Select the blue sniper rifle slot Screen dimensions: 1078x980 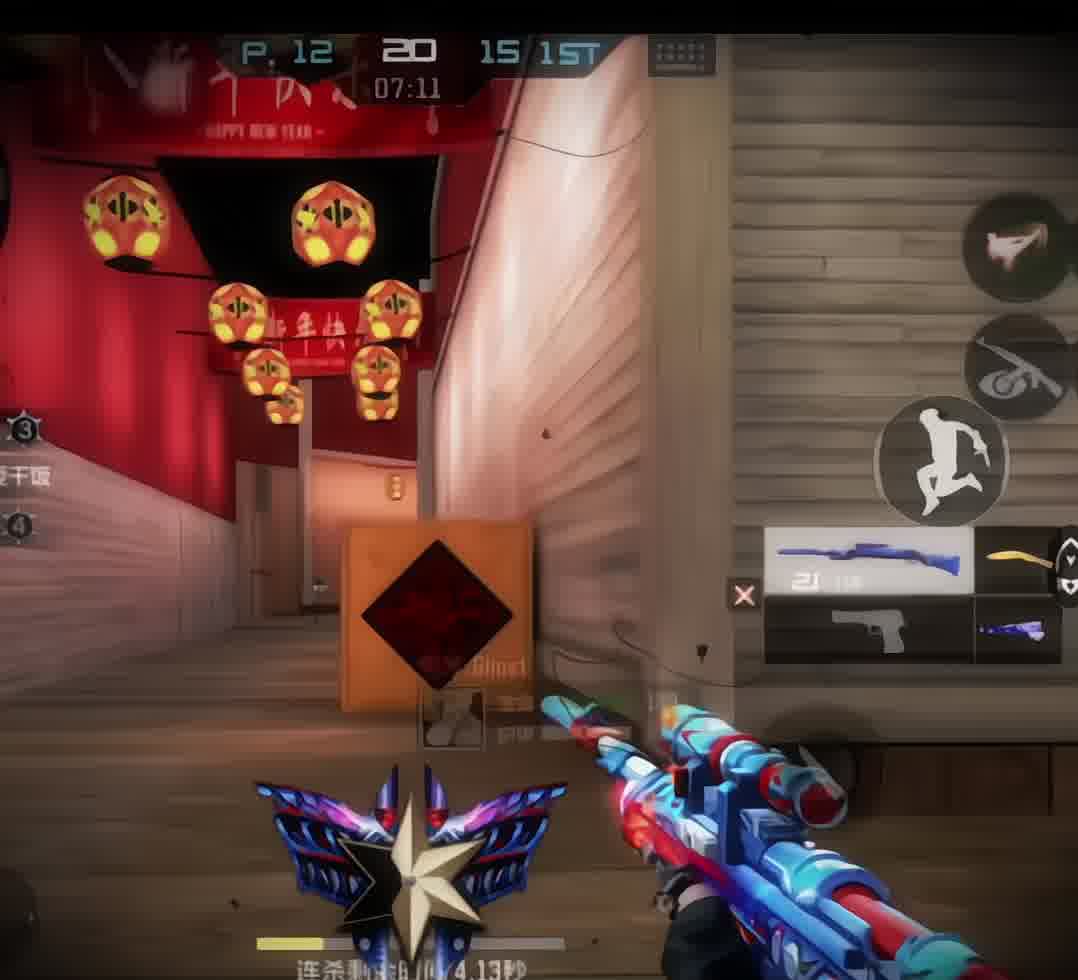[x=868, y=561]
